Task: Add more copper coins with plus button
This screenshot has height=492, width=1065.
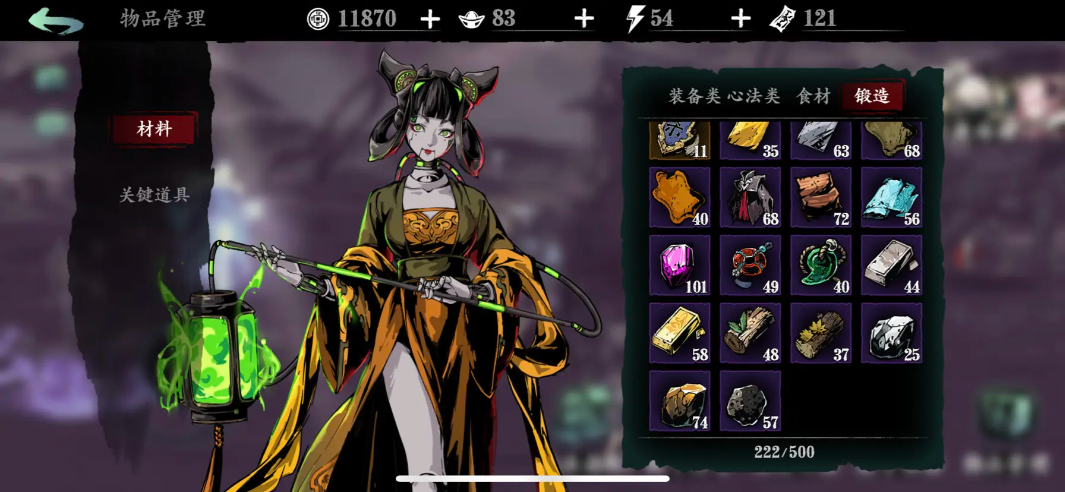Action: pos(430,19)
